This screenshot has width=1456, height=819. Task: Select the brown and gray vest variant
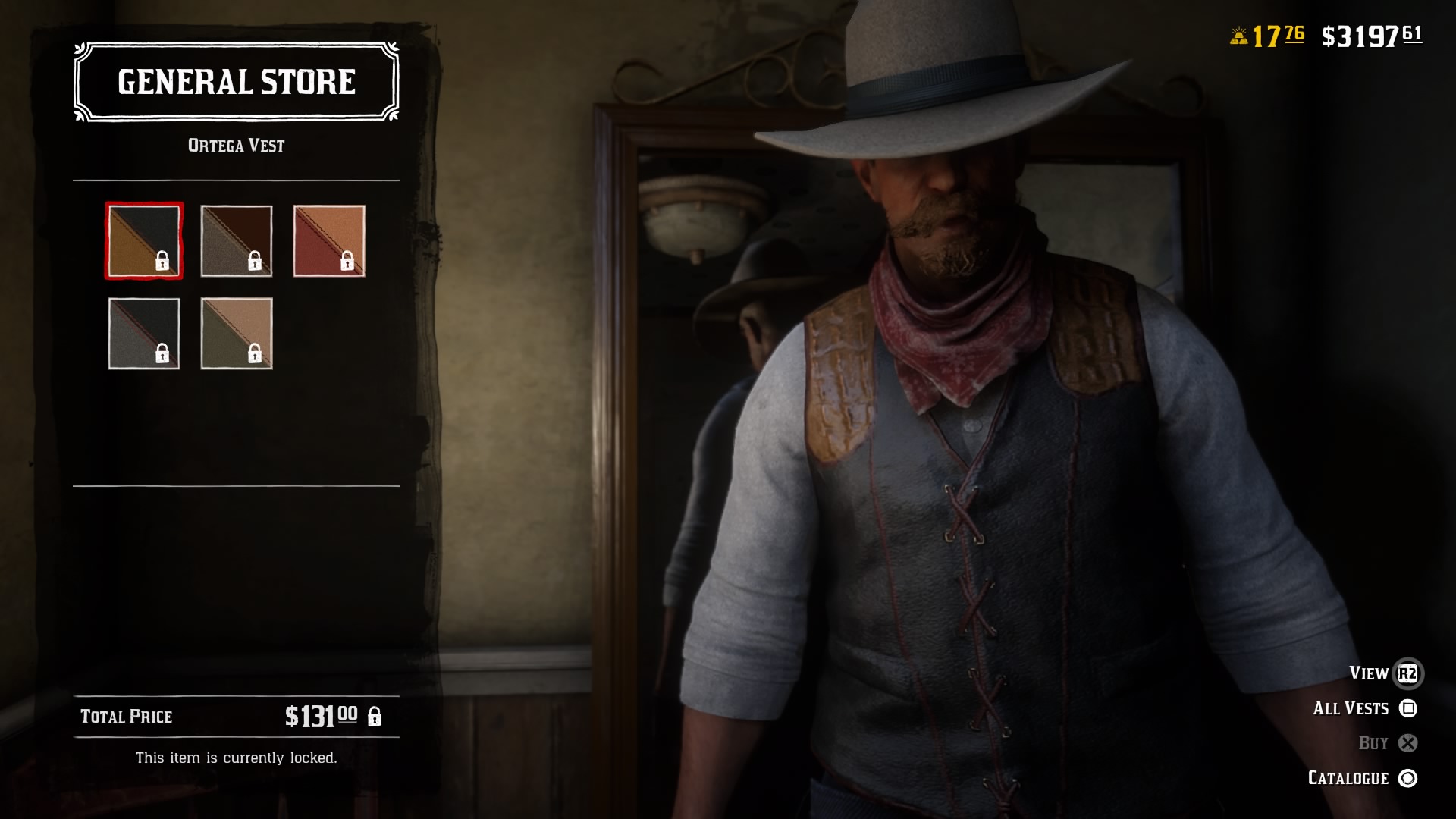pyautogui.click(x=237, y=241)
